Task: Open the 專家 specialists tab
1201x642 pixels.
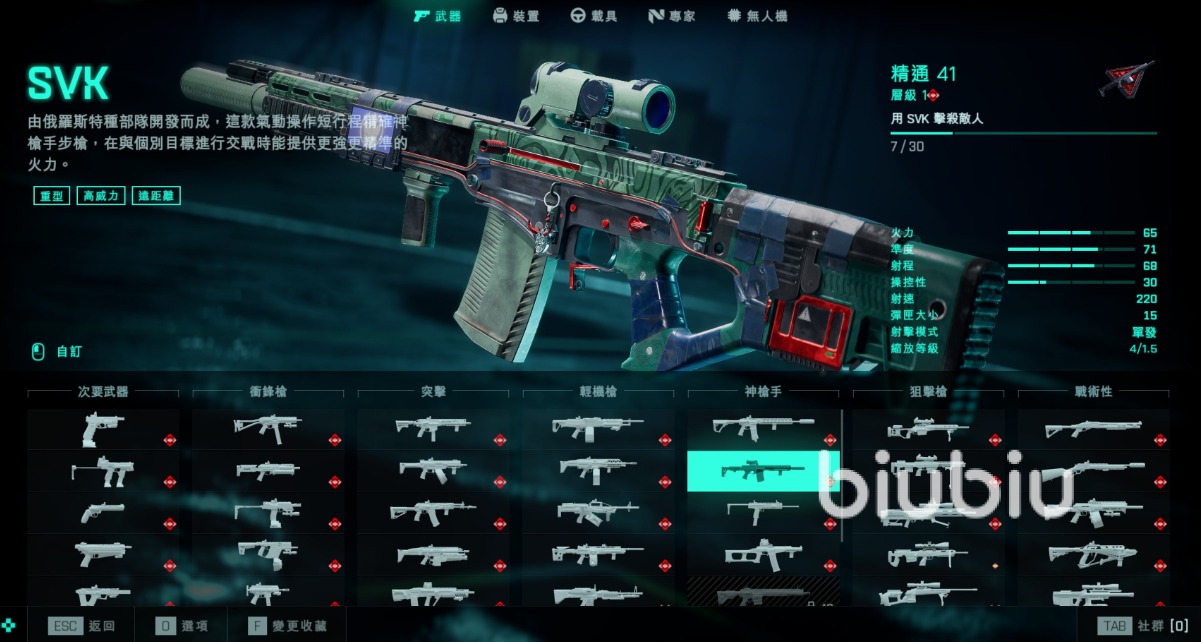Action: pyautogui.click(x=671, y=16)
